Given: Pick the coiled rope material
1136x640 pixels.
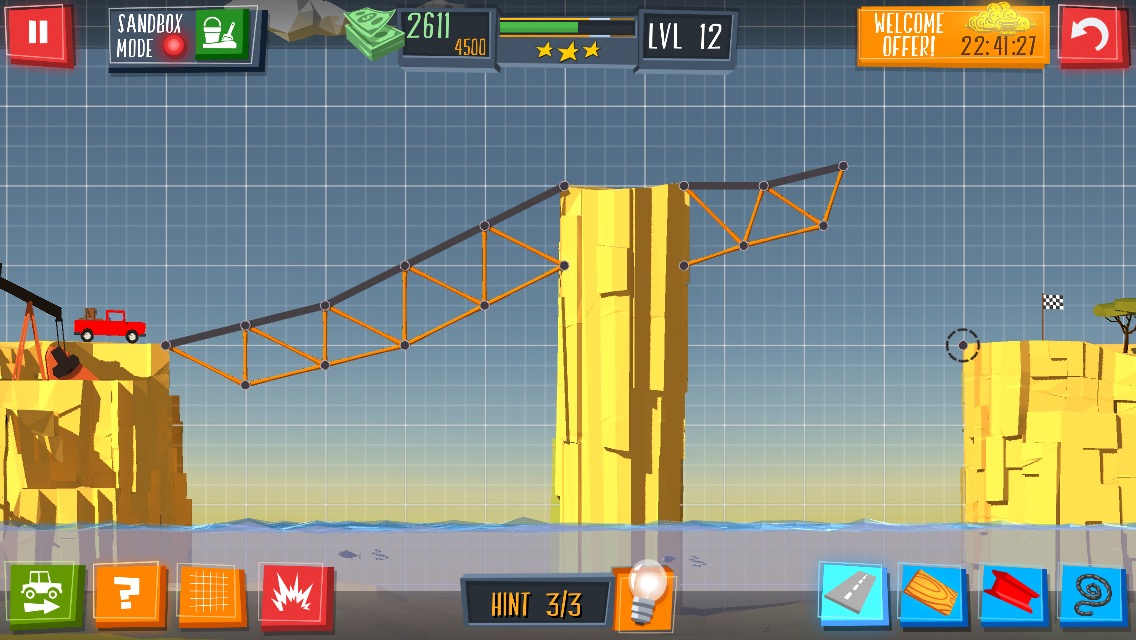Looking at the screenshot, I should pos(1093,594).
